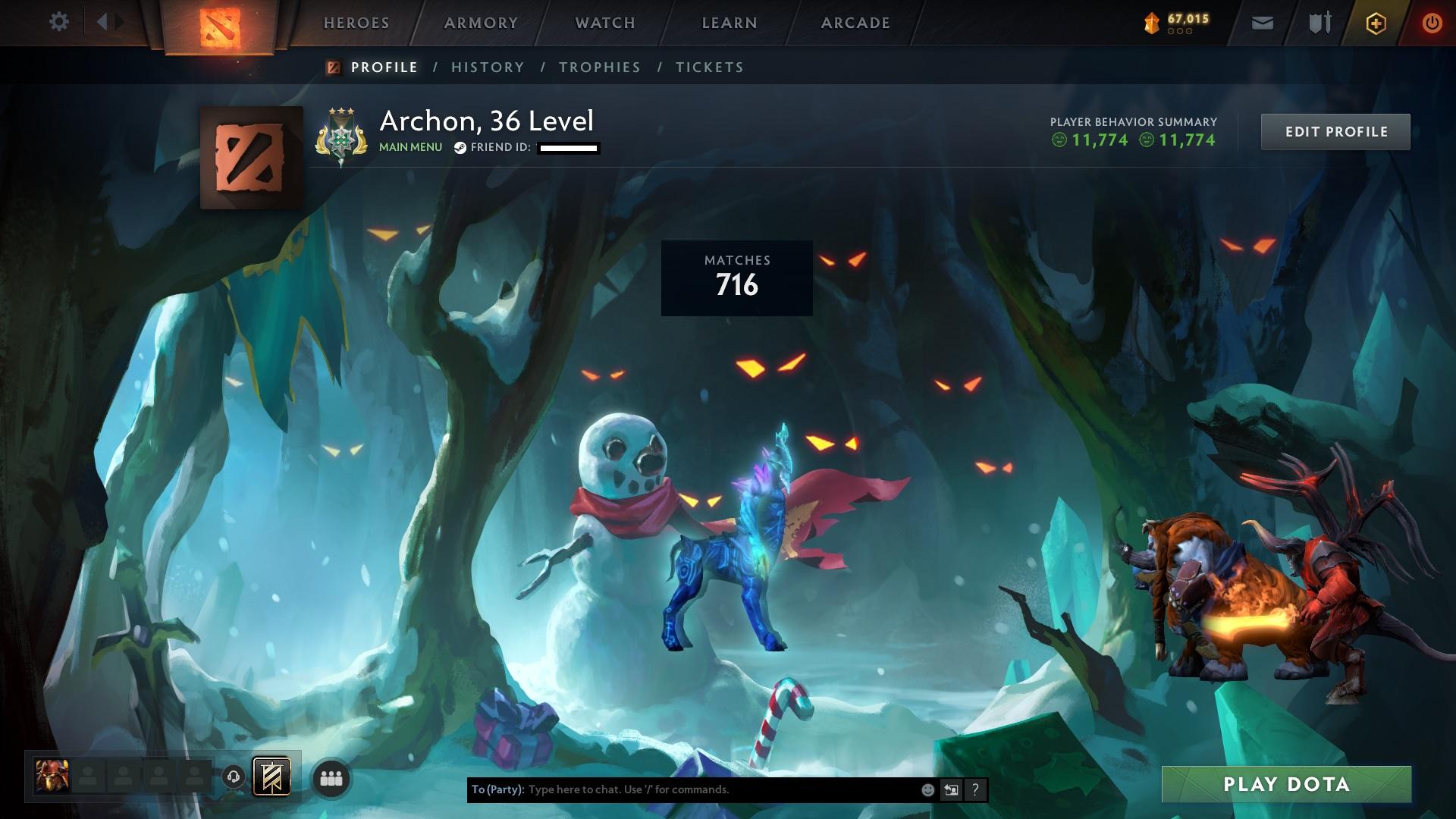The height and width of the screenshot is (819, 1456).
Task: Open the emoticon picker in chat
Action: tap(927, 789)
